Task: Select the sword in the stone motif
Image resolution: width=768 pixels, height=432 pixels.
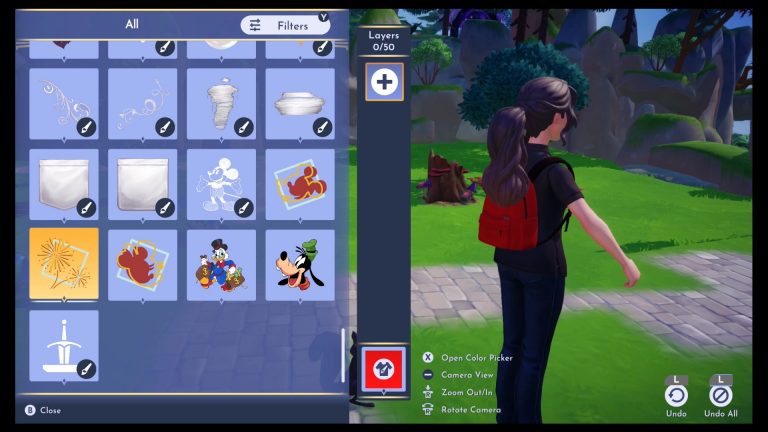Action: pyautogui.click(x=64, y=346)
